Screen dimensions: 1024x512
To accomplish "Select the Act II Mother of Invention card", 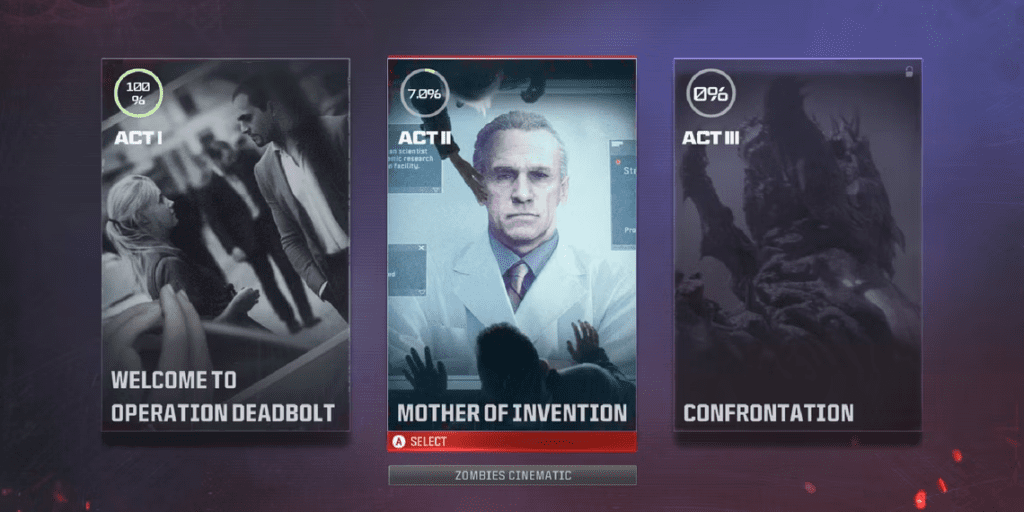I will (x=512, y=245).
